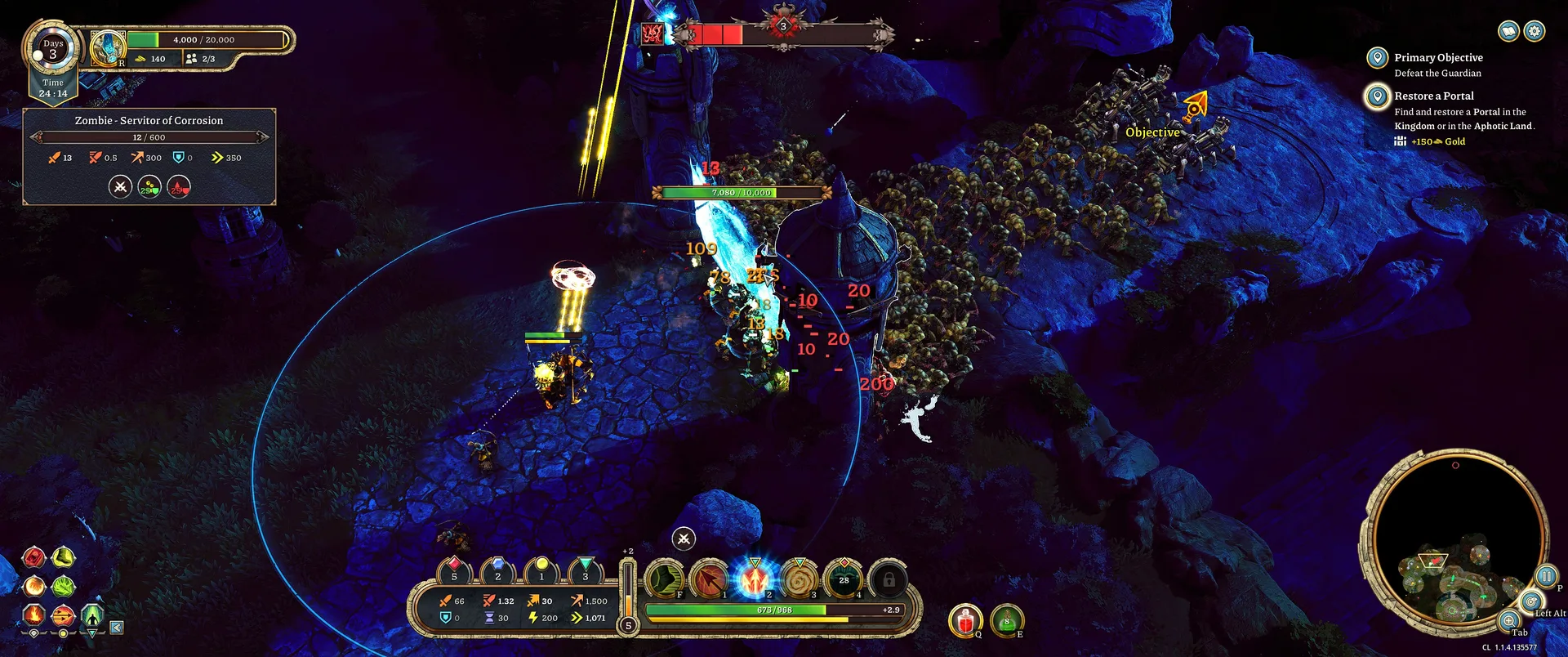Pause the game with the pause button
The height and width of the screenshot is (657, 1568).
1545,576
